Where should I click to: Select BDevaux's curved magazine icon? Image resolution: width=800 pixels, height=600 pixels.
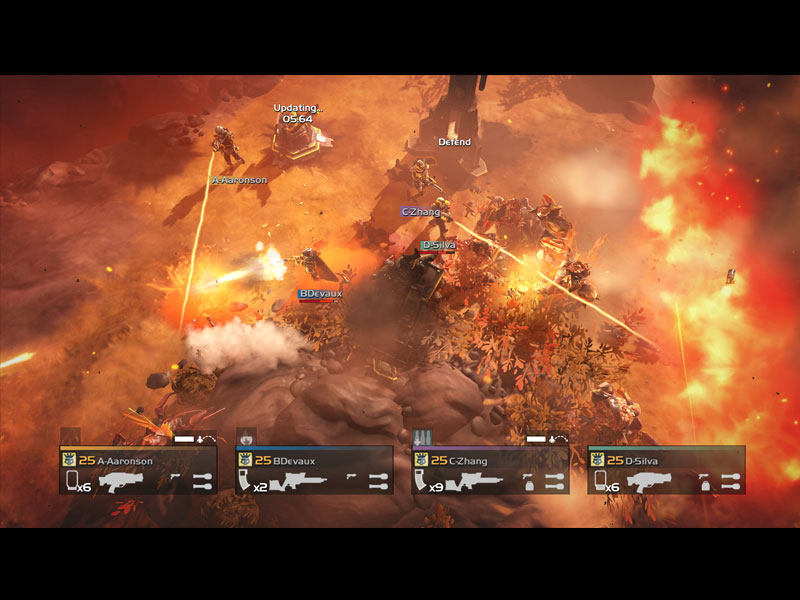click(x=245, y=482)
